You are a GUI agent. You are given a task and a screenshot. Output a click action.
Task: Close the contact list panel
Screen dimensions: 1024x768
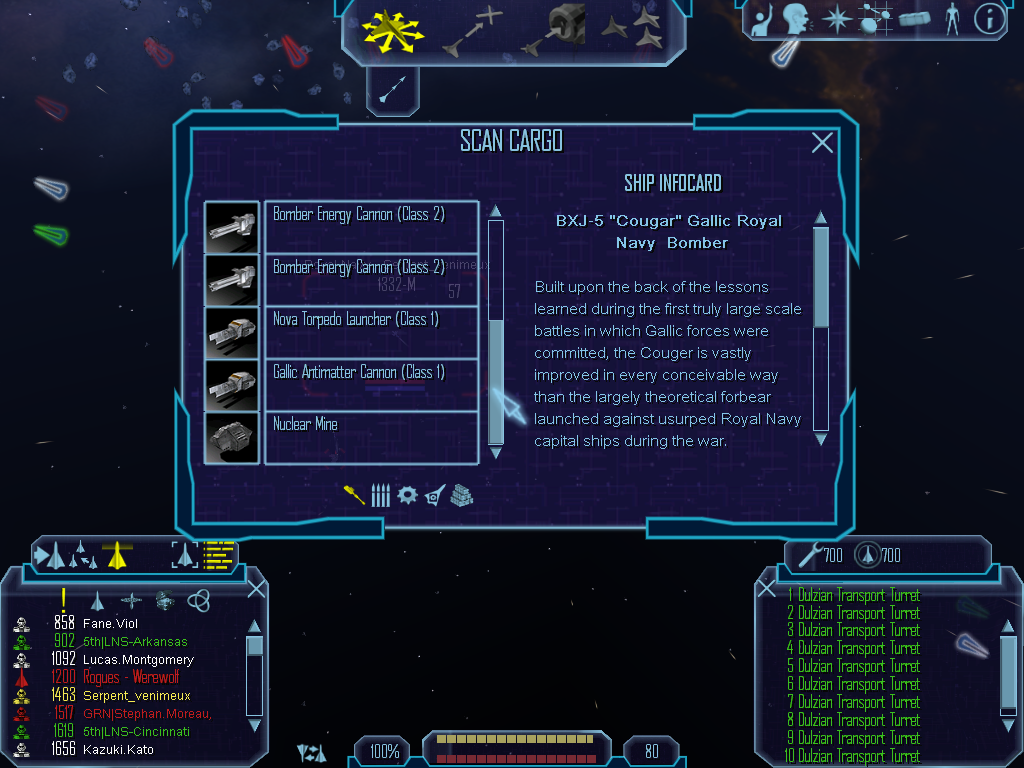click(x=256, y=589)
